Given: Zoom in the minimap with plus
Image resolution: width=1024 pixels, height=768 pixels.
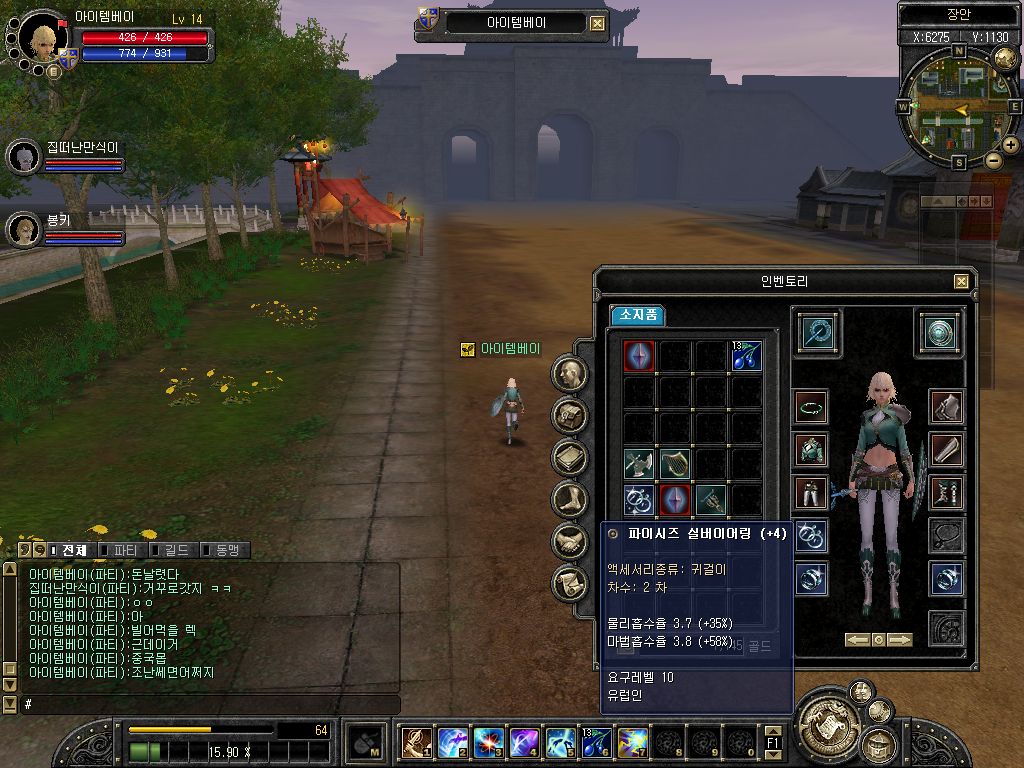Looking at the screenshot, I should coord(1011,145).
